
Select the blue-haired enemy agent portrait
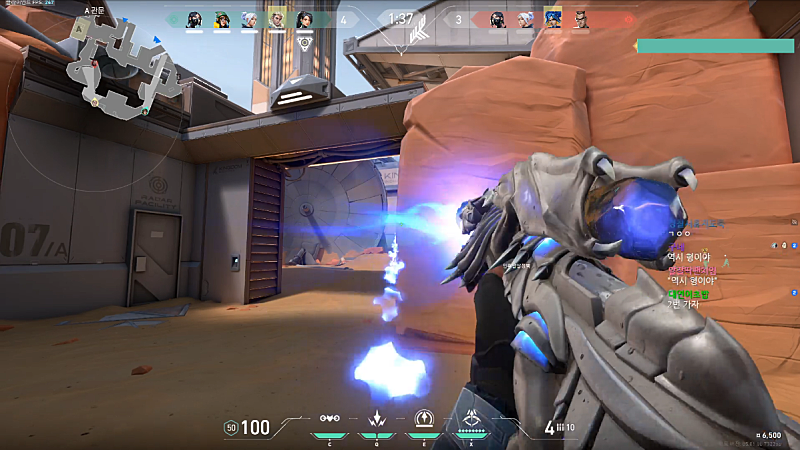552,18
